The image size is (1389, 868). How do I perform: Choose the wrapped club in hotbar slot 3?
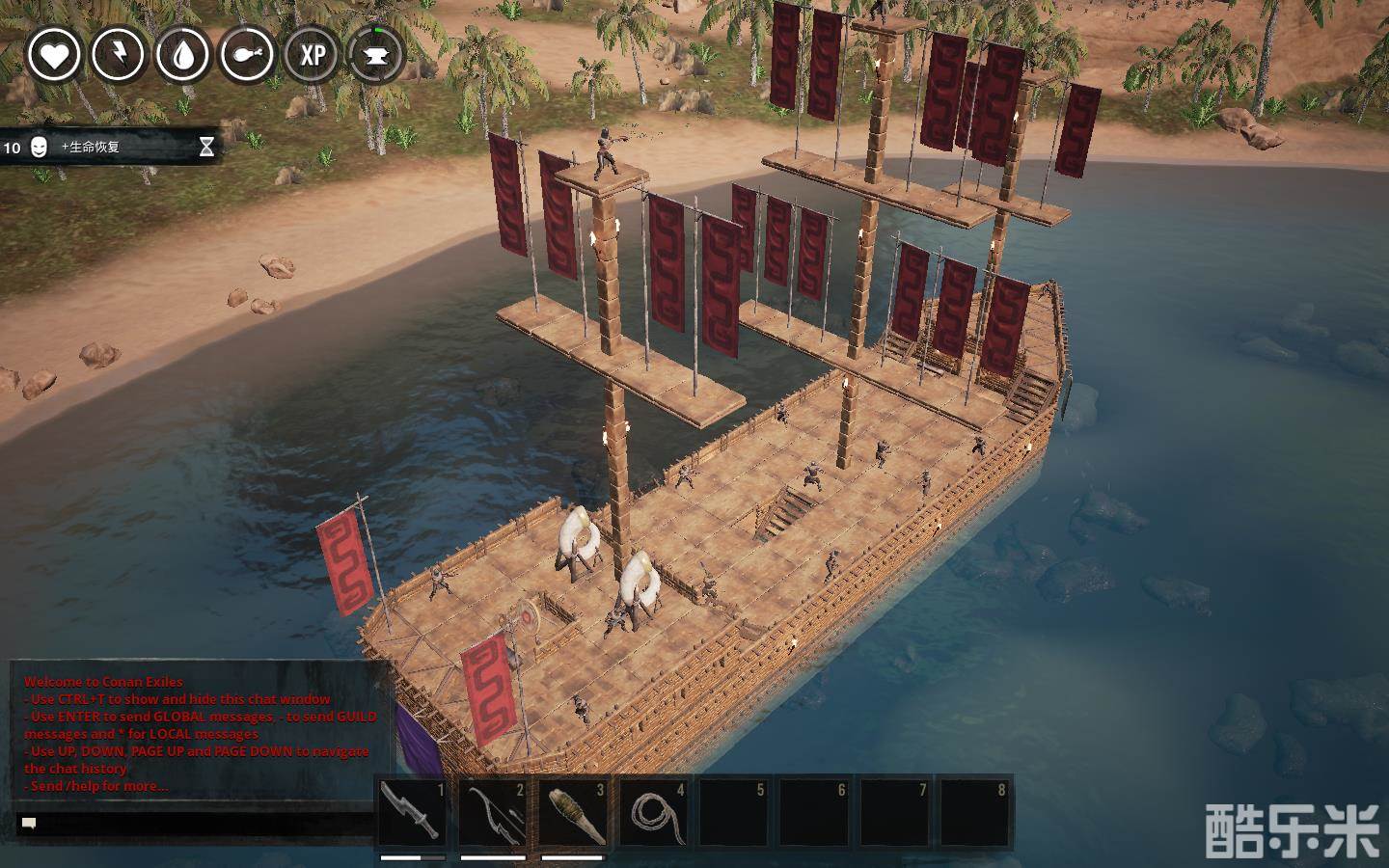coord(574,812)
